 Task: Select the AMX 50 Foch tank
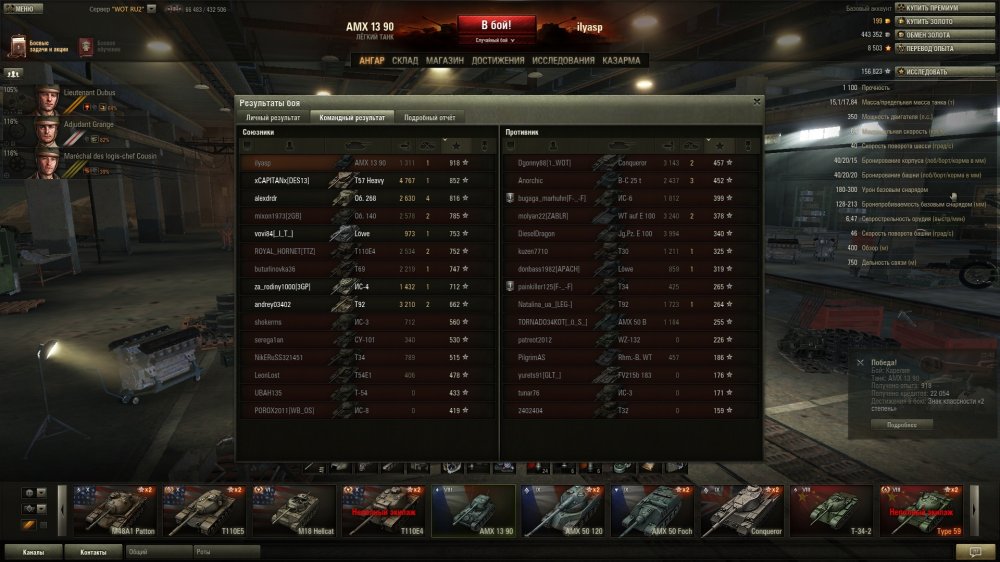(654, 511)
